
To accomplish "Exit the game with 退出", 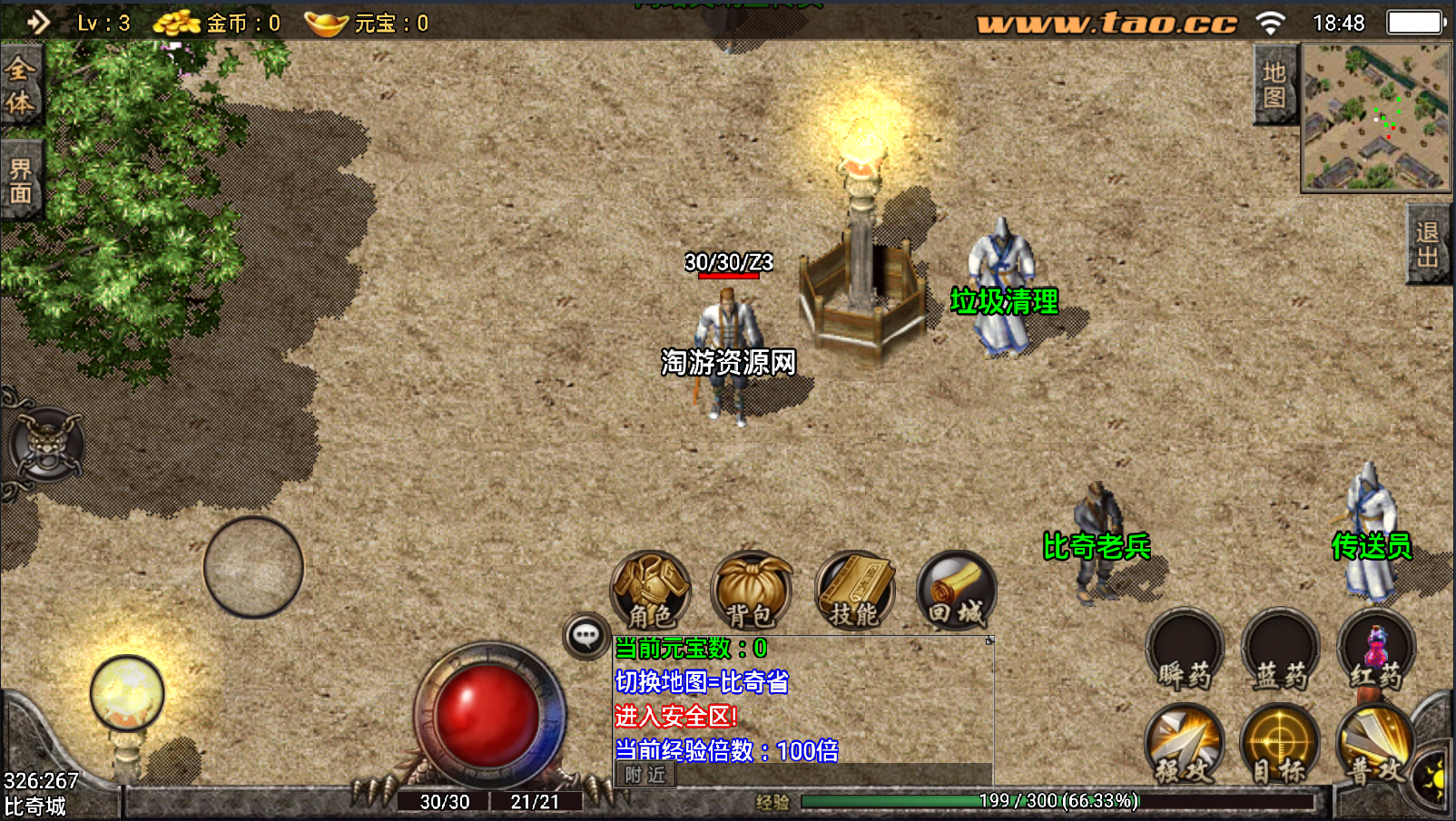I will click(1428, 244).
